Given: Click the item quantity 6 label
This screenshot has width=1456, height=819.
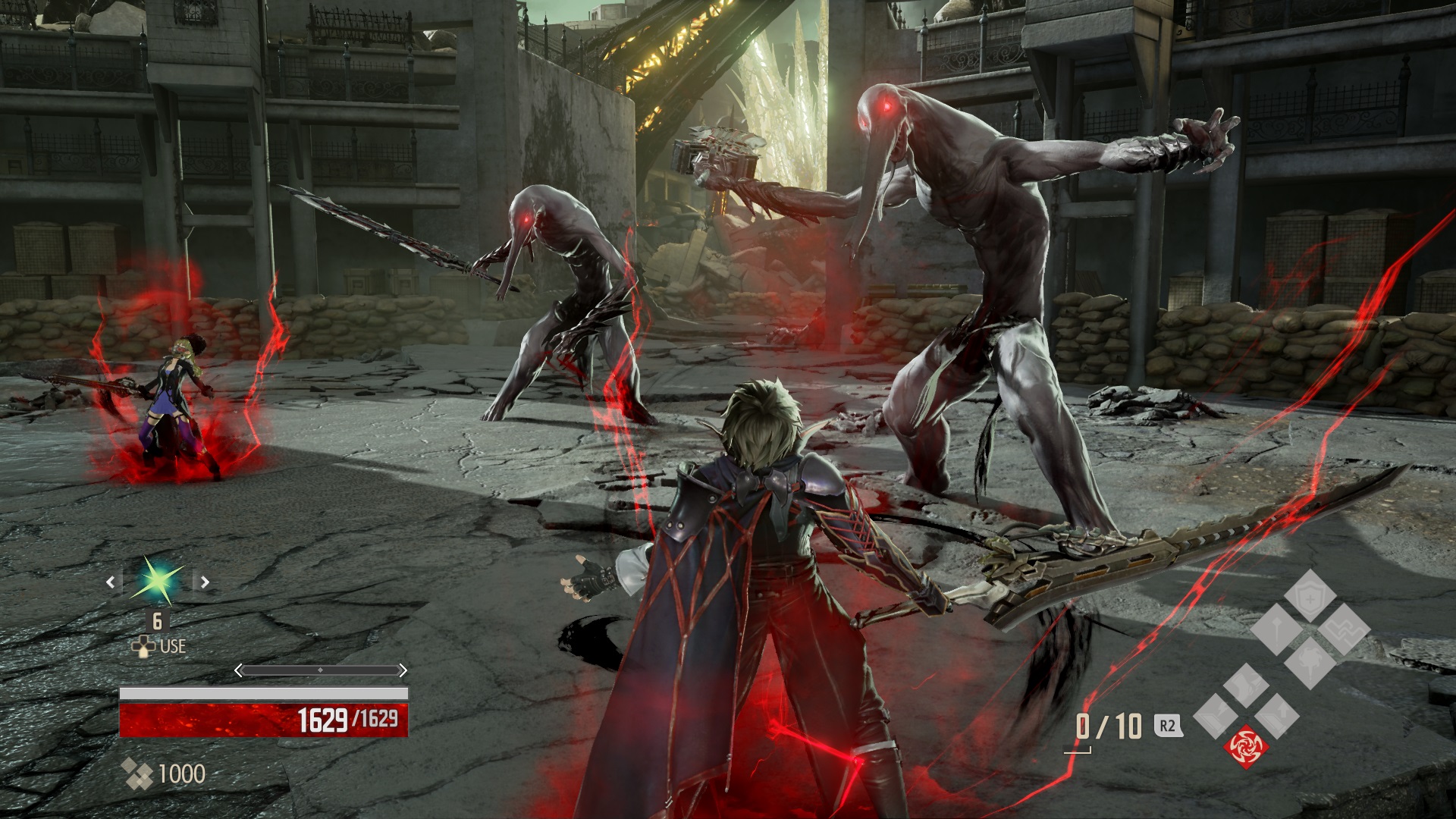Looking at the screenshot, I should [x=156, y=622].
